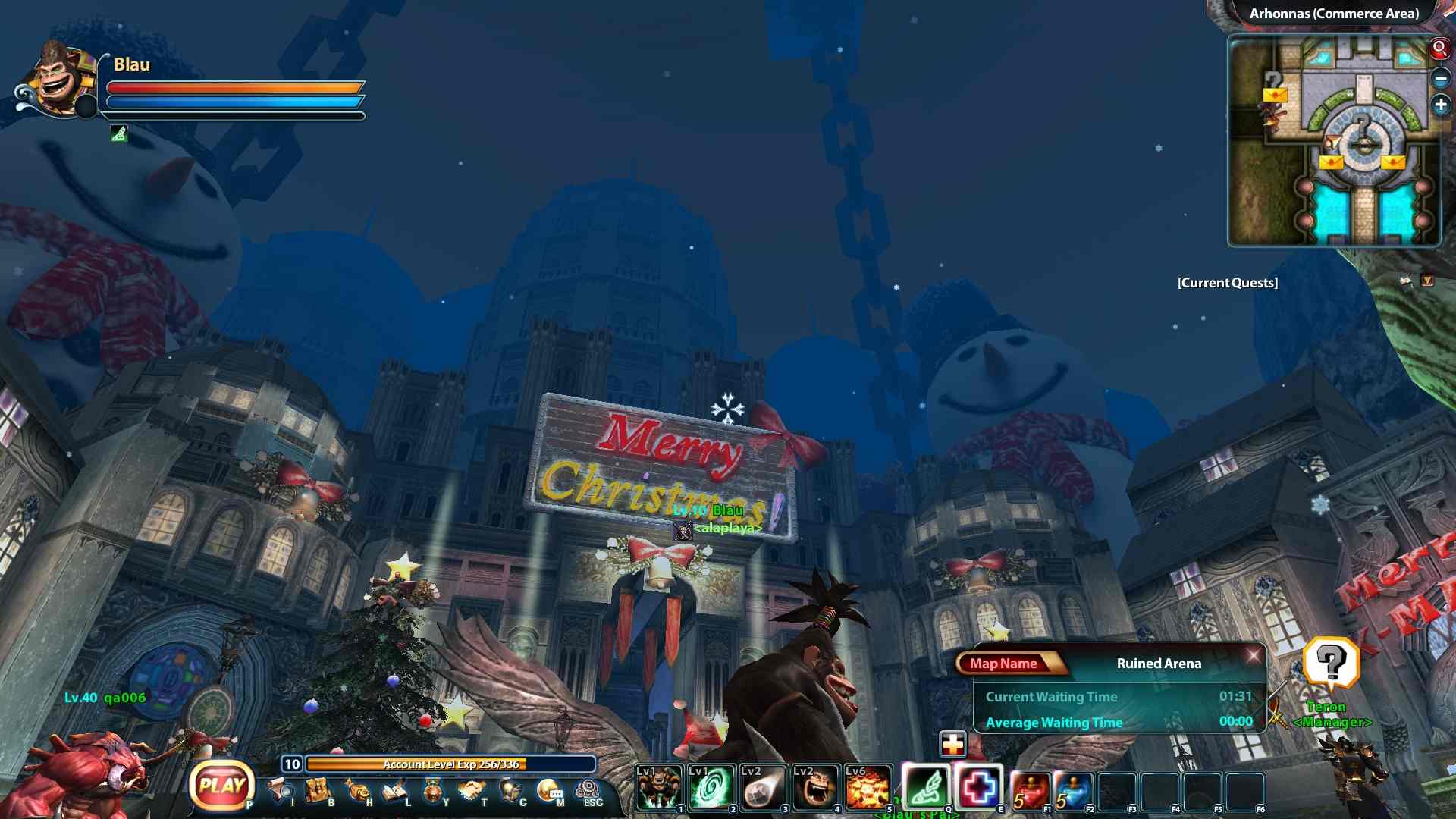Open the scroll and magnifier menu icon
Screen dimensions: 1456x819
coord(280,790)
